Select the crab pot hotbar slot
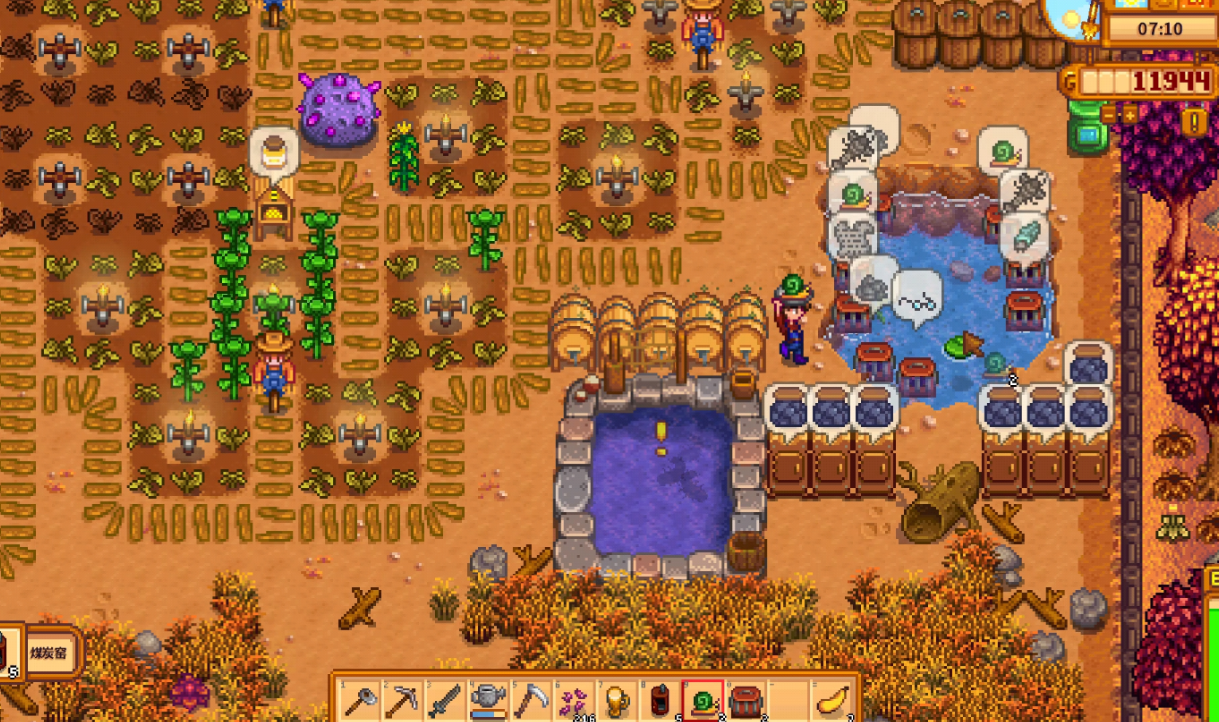Viewport: 1219px width, 722px height. click(746, 699)
